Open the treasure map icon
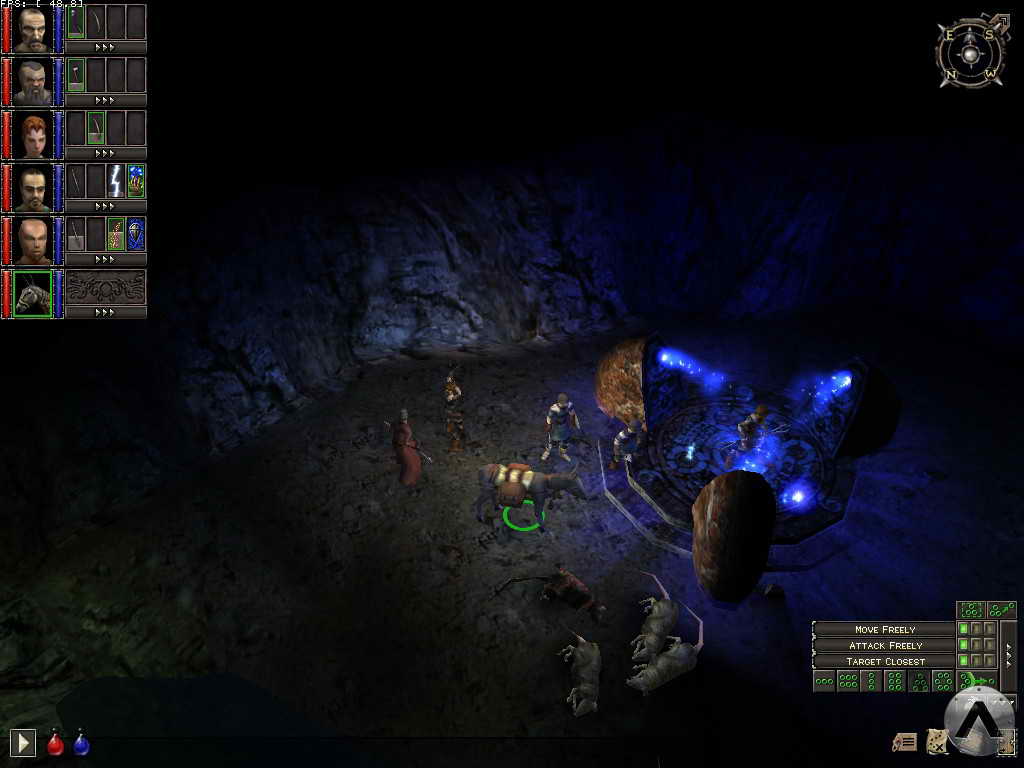 (x=937, y=741)
